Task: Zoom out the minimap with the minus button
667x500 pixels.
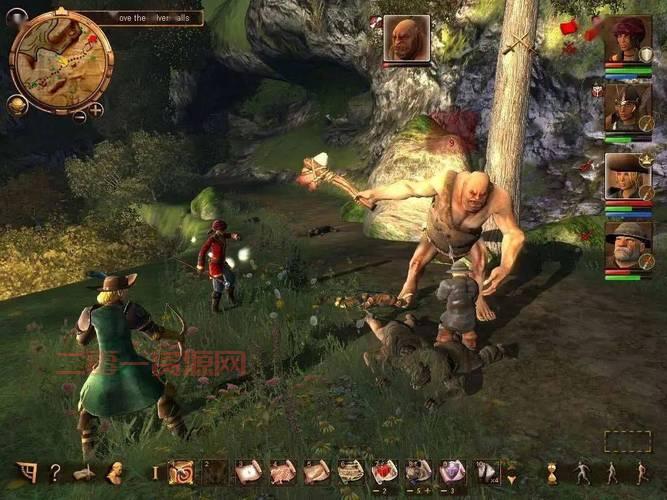Action: pyautogui.click(x=80, y=115)
